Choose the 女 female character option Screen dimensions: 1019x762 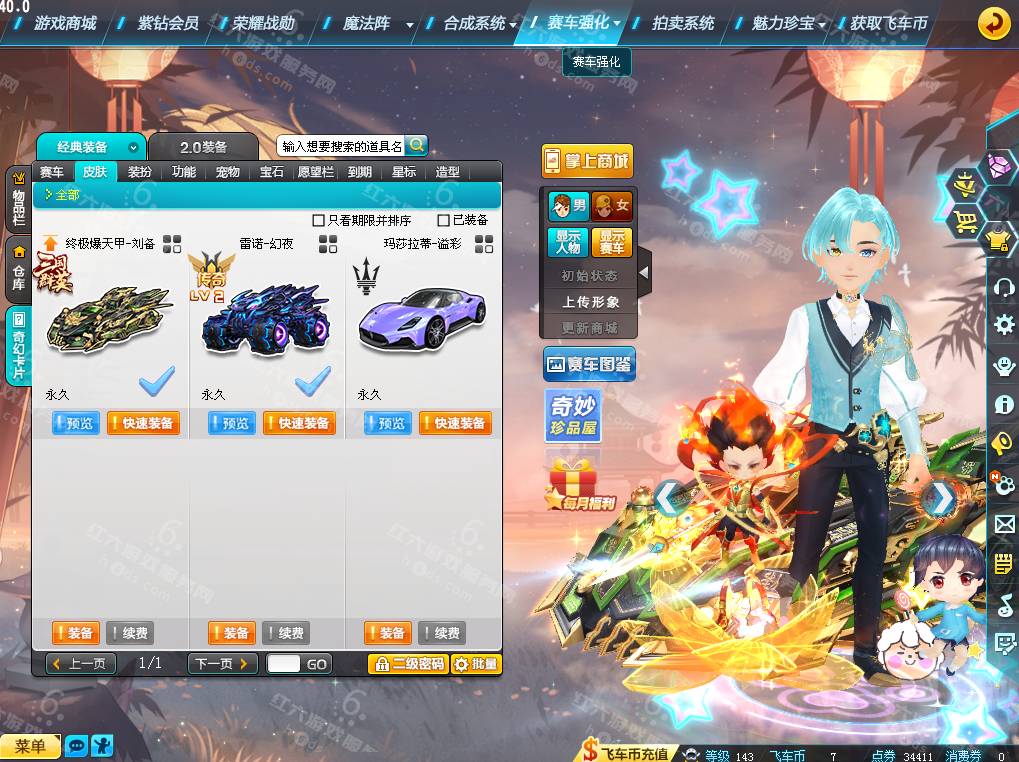point(612,207)
